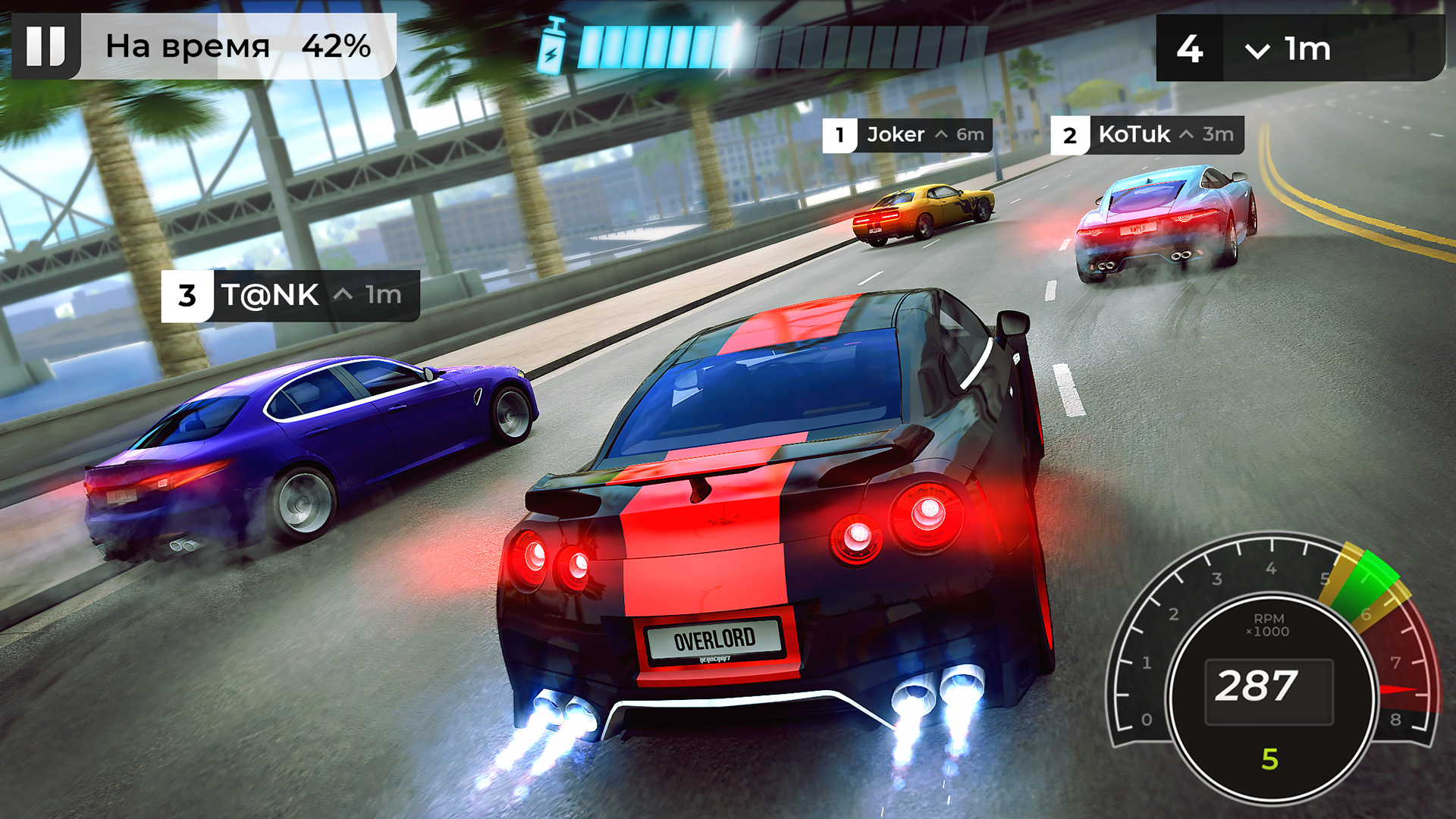Image resolution: width=1456 pixels, height=819 pixels.
Task: Activate the nitro bottle boost icon
Action: pos(552,47)
